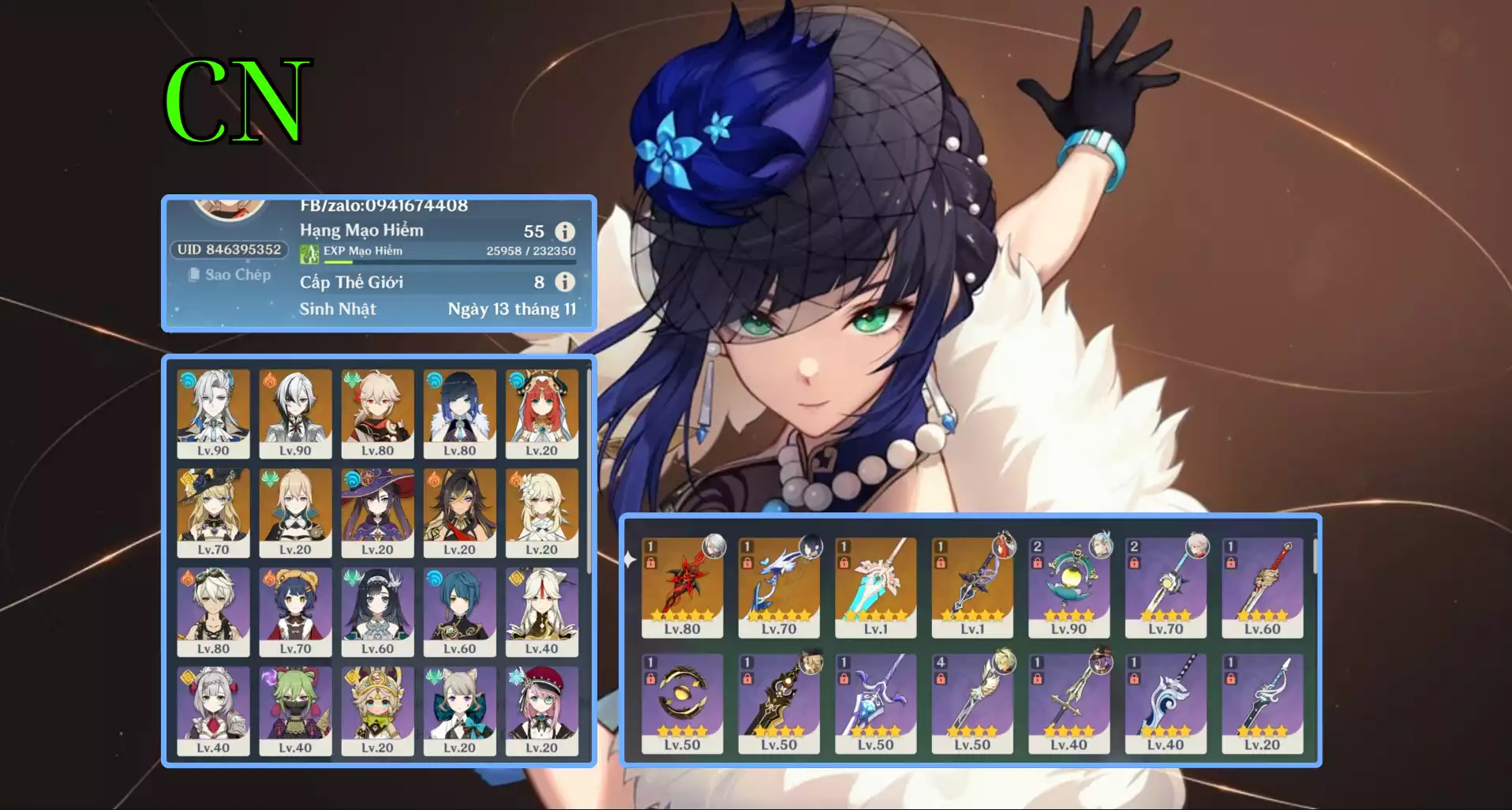This screenshot has height=810, width=1512.
Task: Select green-haired Kuki Shinobu card
Action: coord(295,711)
